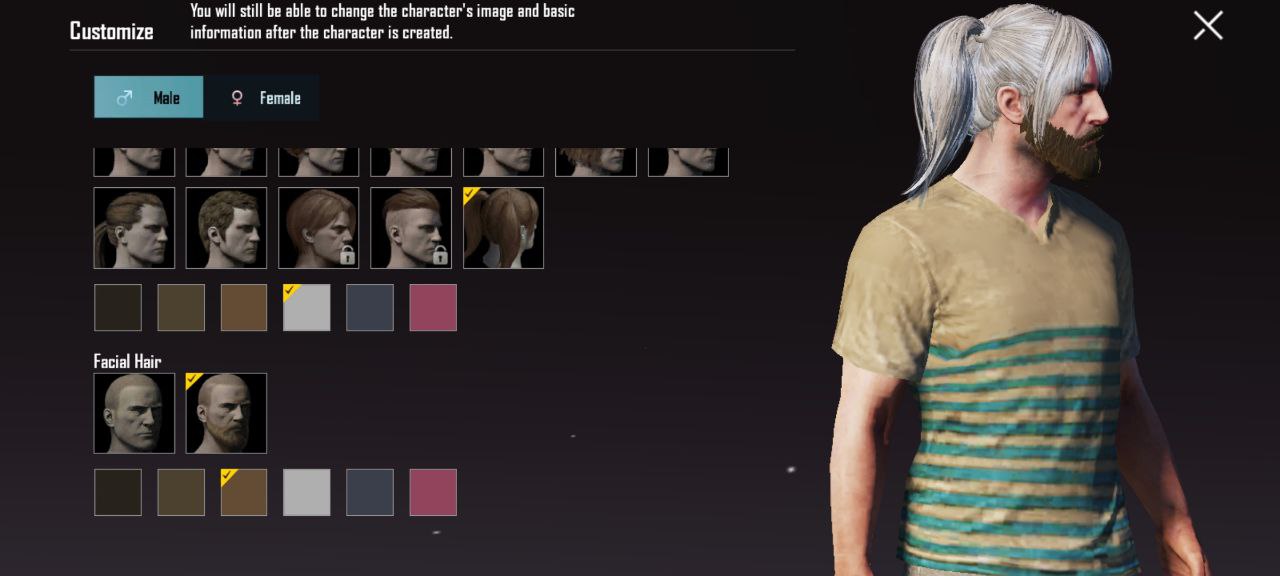Pick the gray facial hair color swatch

307,492
